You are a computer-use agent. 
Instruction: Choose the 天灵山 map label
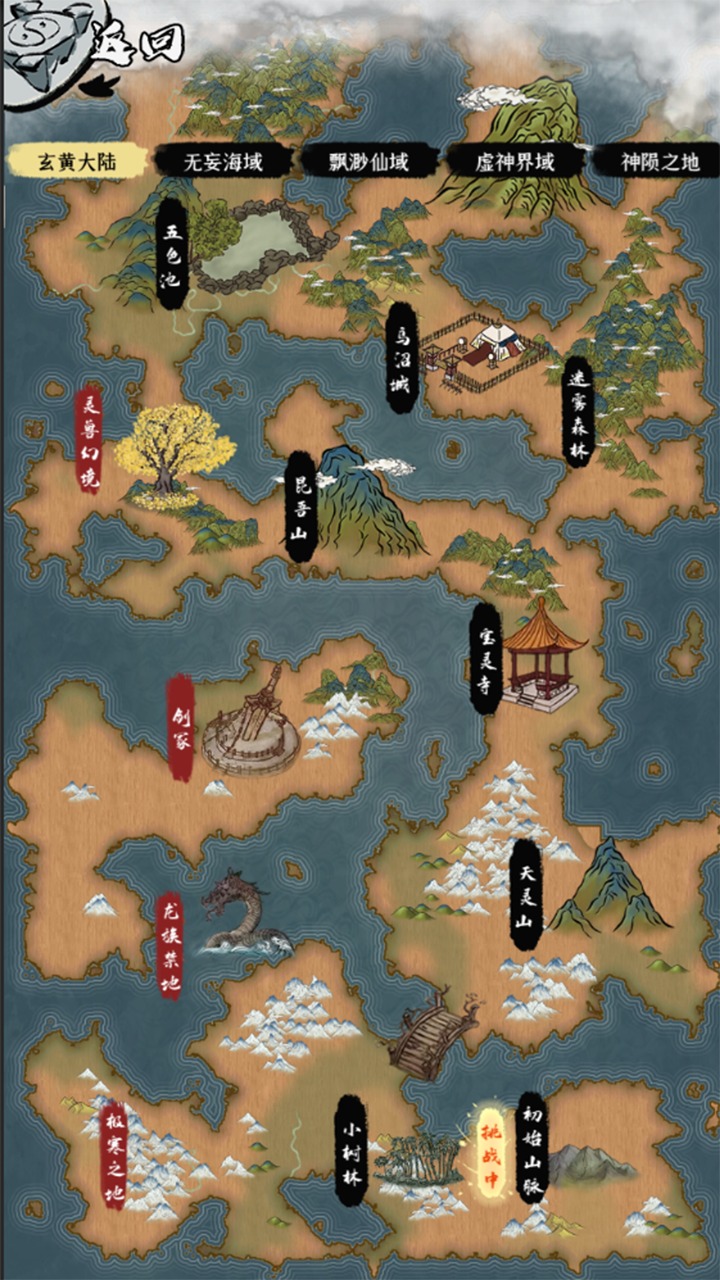(x=526, y=894)
